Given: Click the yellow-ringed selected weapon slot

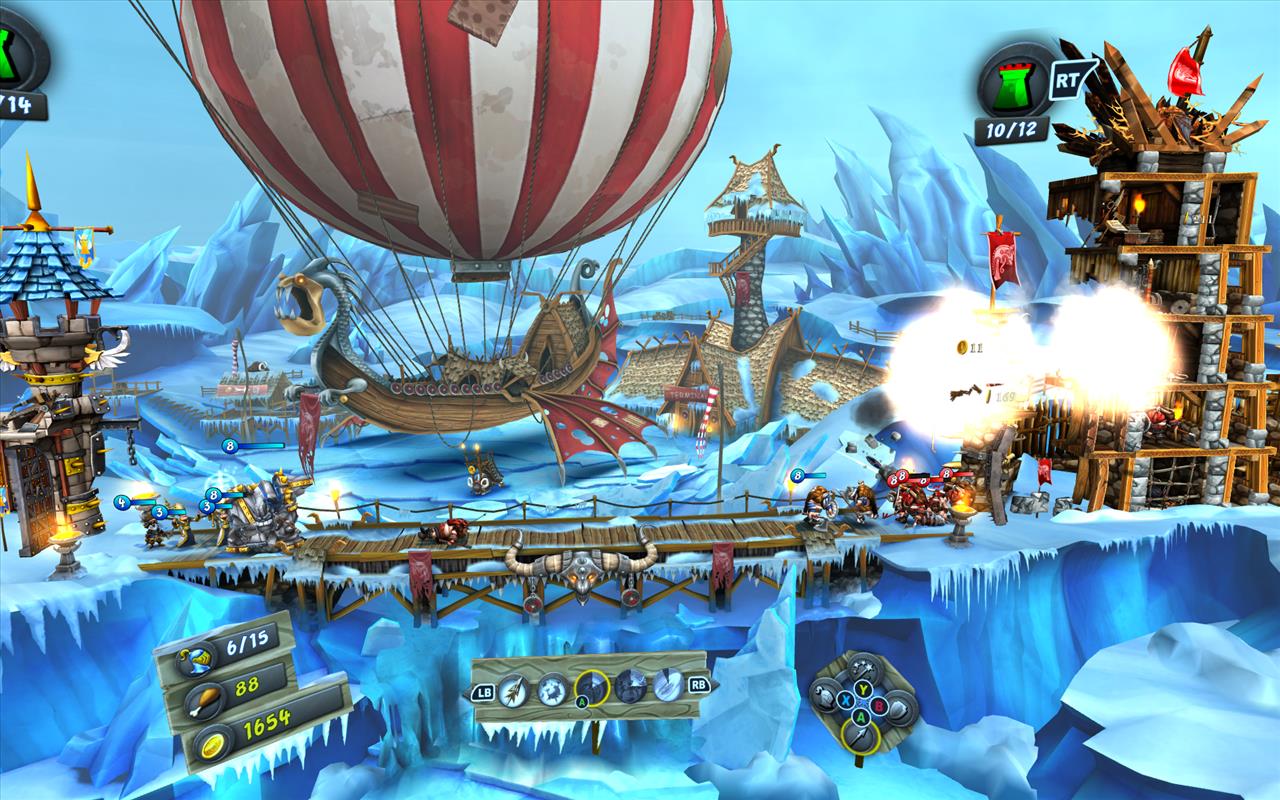Looking at the screenshot, I should coord(591,687).
